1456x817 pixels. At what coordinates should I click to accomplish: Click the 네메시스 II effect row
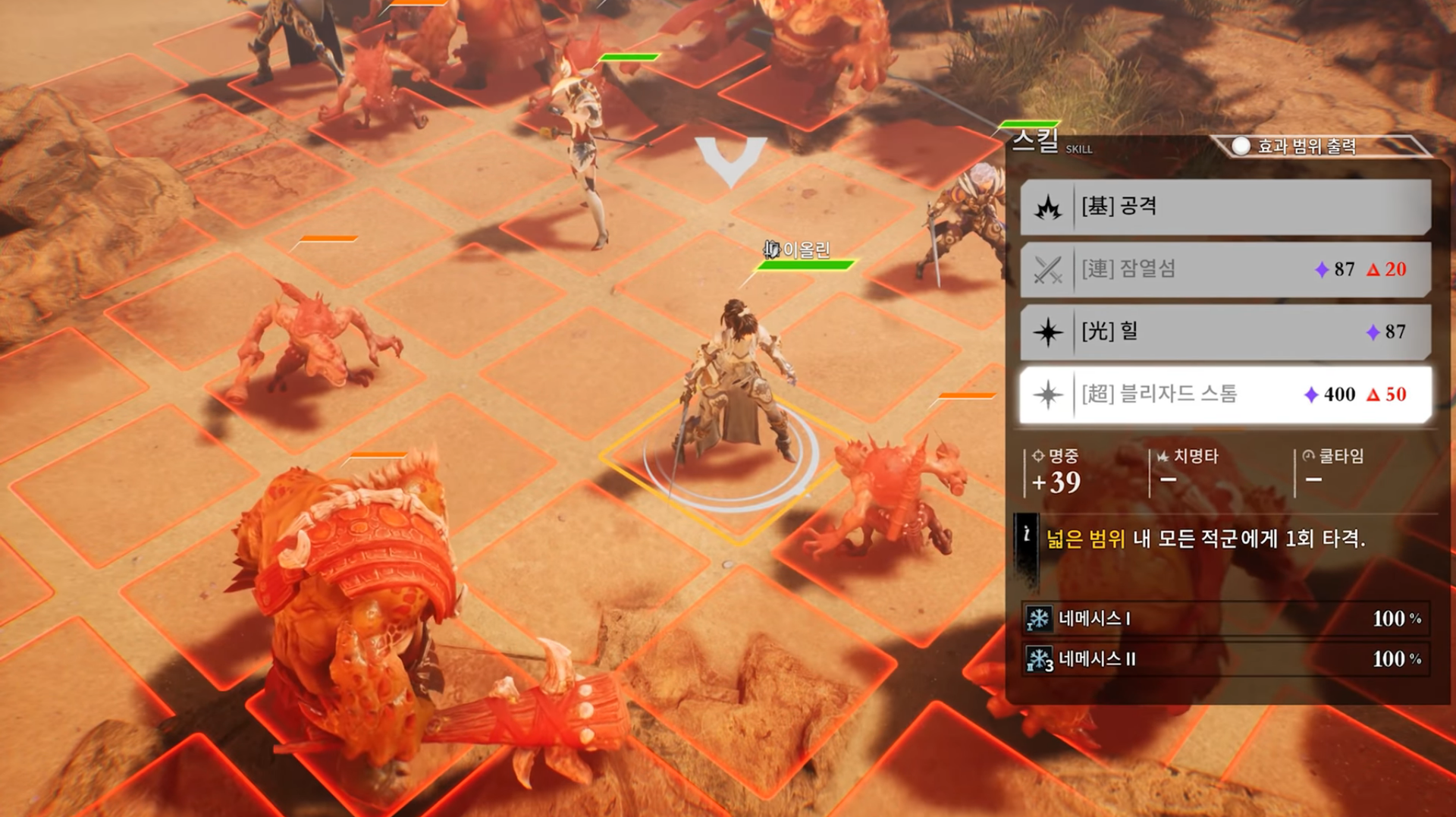[1225, 659]
